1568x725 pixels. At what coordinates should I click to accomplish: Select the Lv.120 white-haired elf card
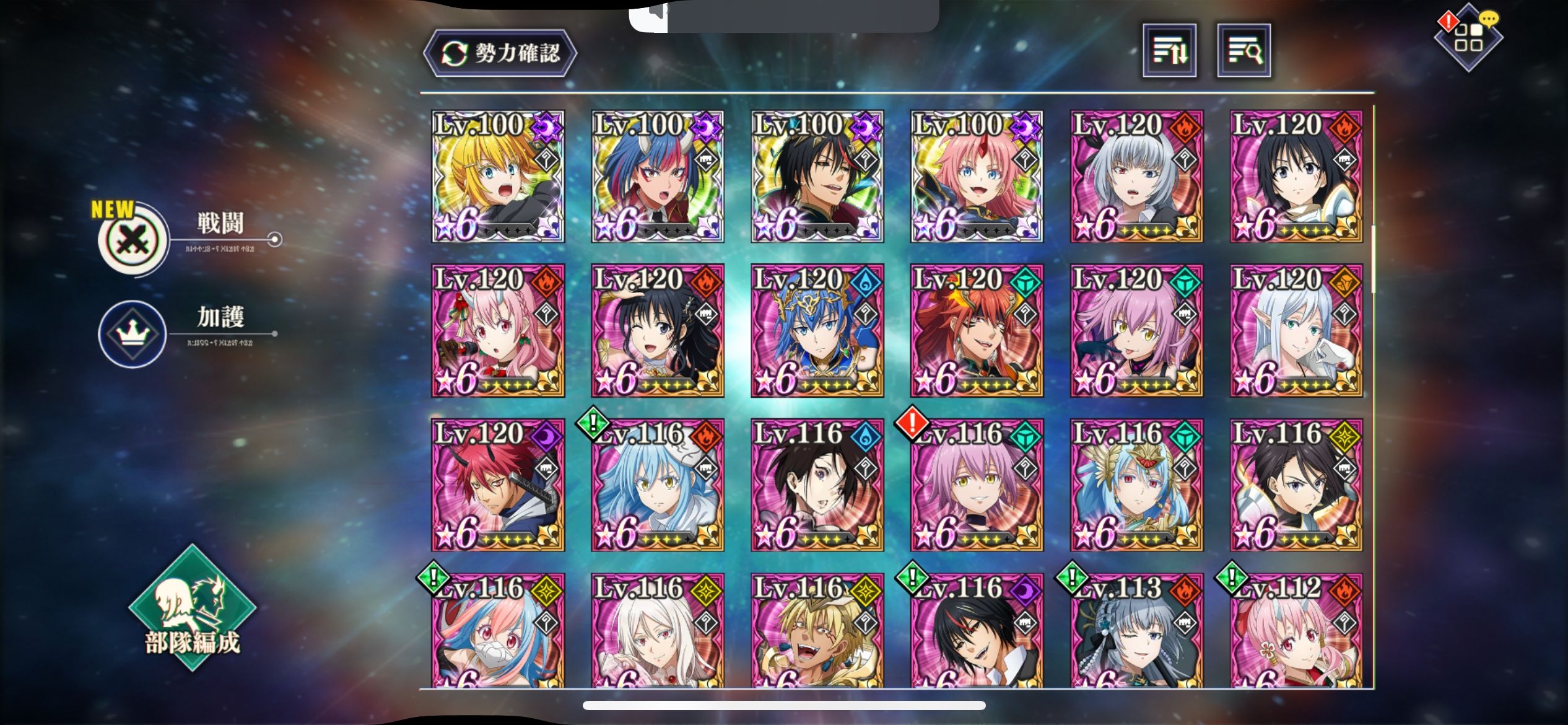tap(1296, 330)
